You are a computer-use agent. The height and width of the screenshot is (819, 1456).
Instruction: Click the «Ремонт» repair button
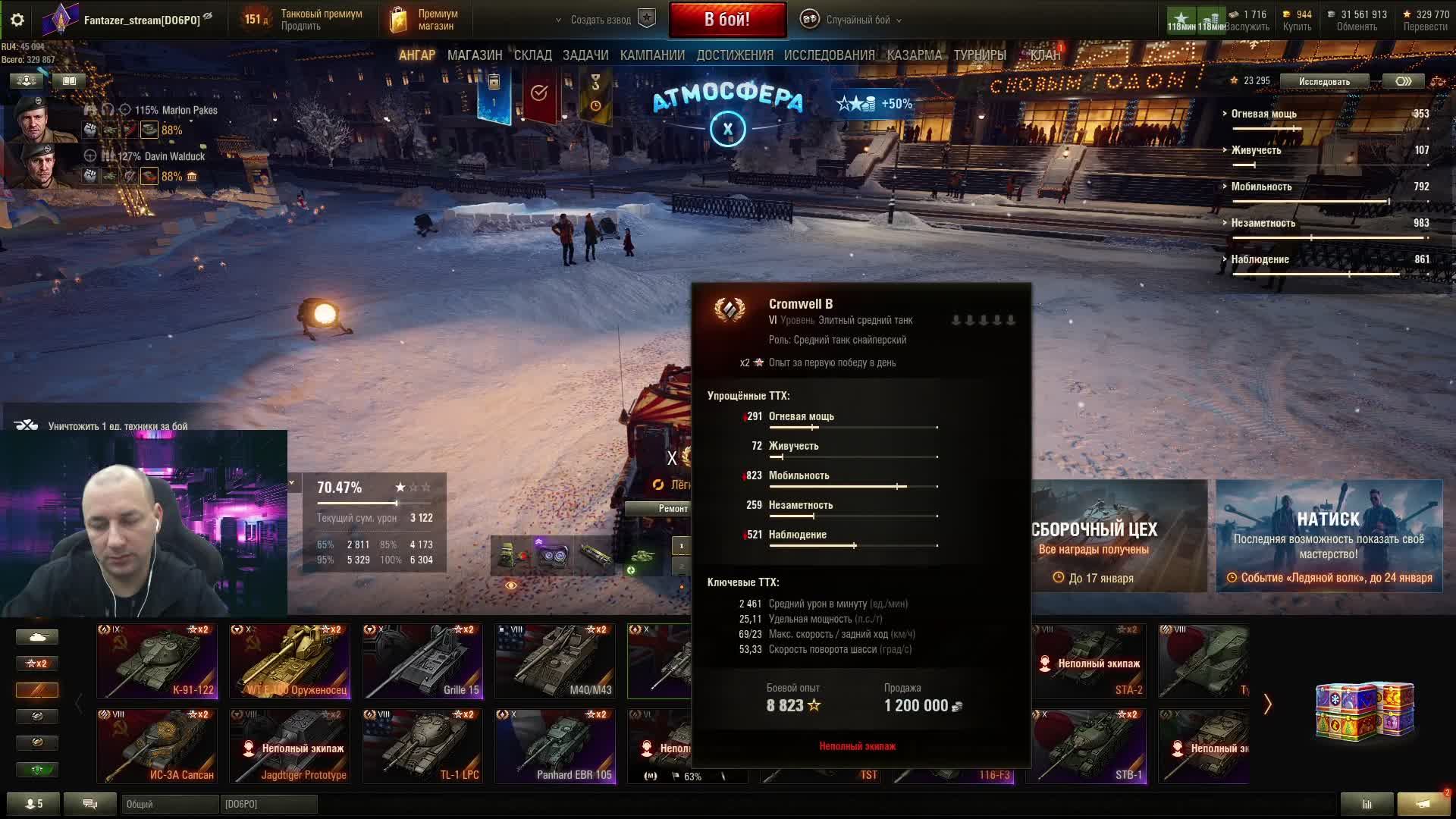click(673, 509)
